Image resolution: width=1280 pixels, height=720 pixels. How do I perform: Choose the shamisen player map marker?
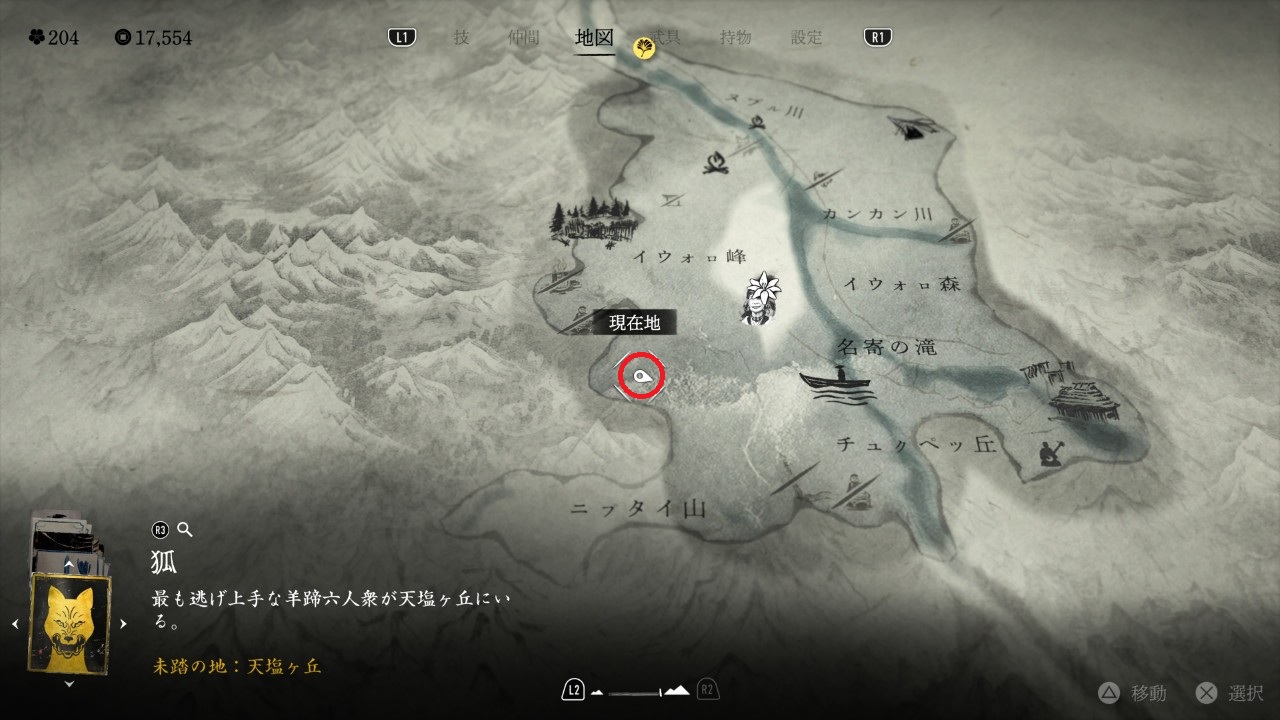pyautogui.click(x=1048, y=453)
